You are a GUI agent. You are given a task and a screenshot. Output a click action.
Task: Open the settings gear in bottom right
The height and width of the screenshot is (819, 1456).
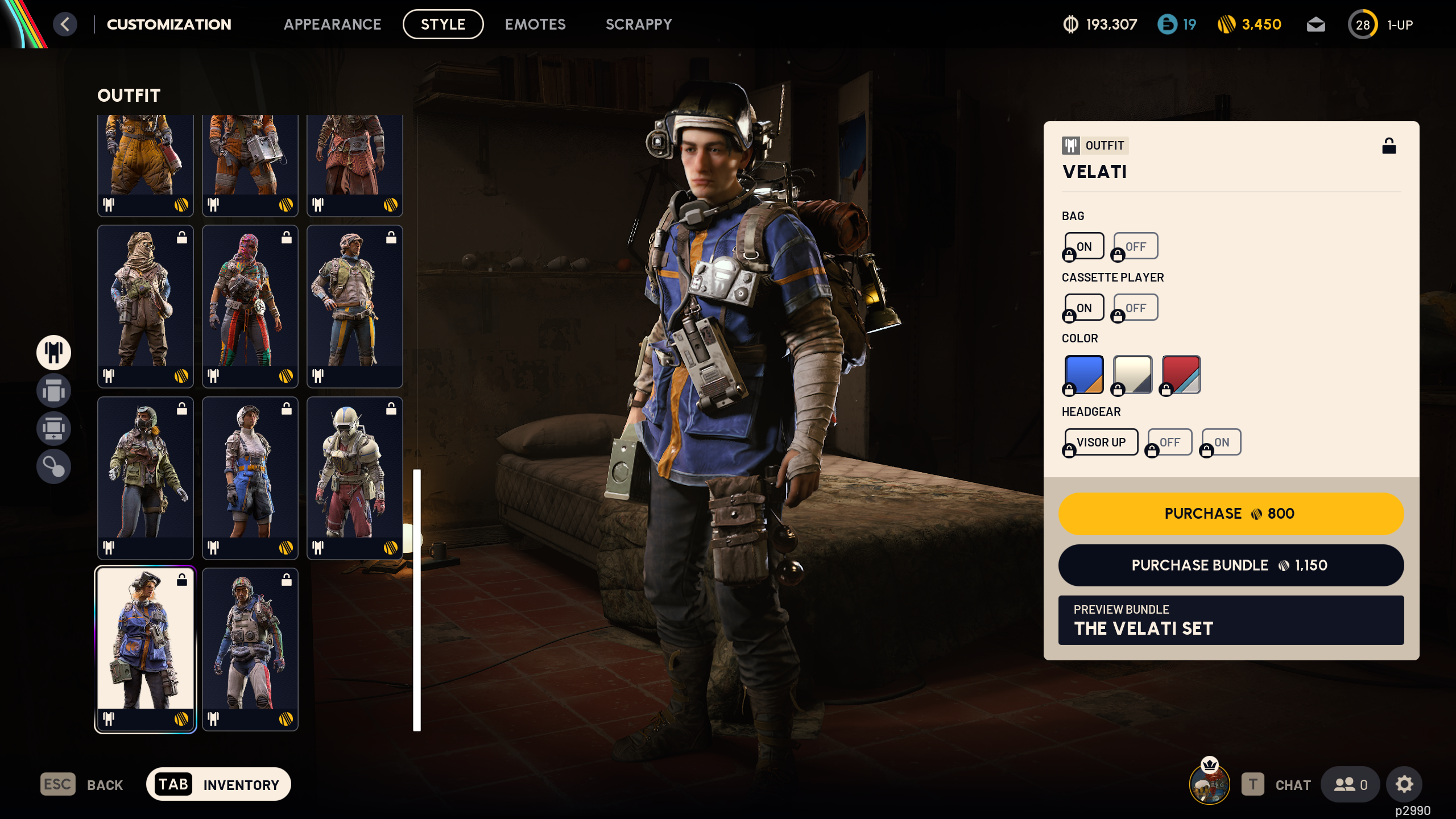pos(1404,784)
